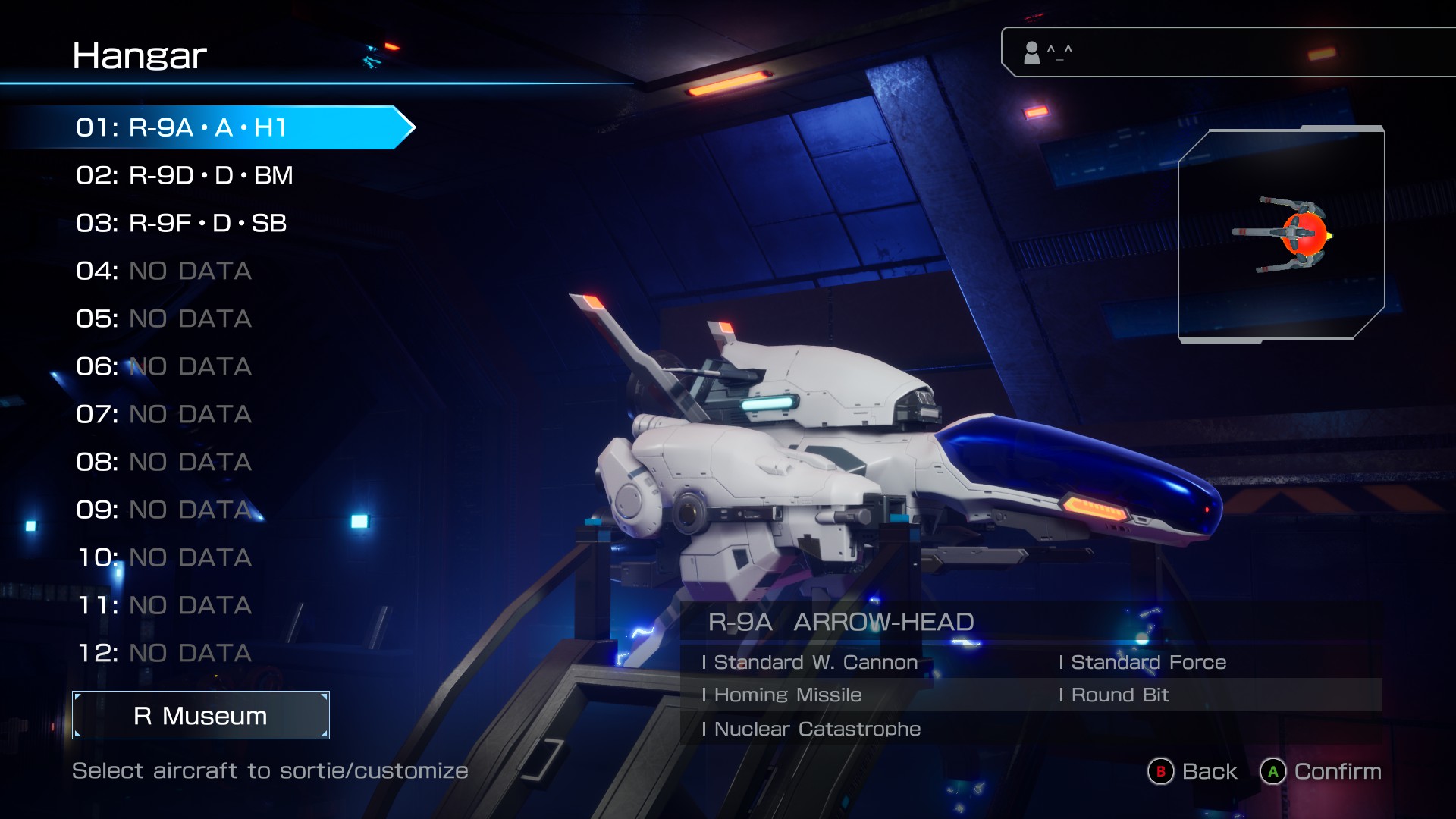Open the player profile box
The image size is (1456, 819).
(1228, 52)
